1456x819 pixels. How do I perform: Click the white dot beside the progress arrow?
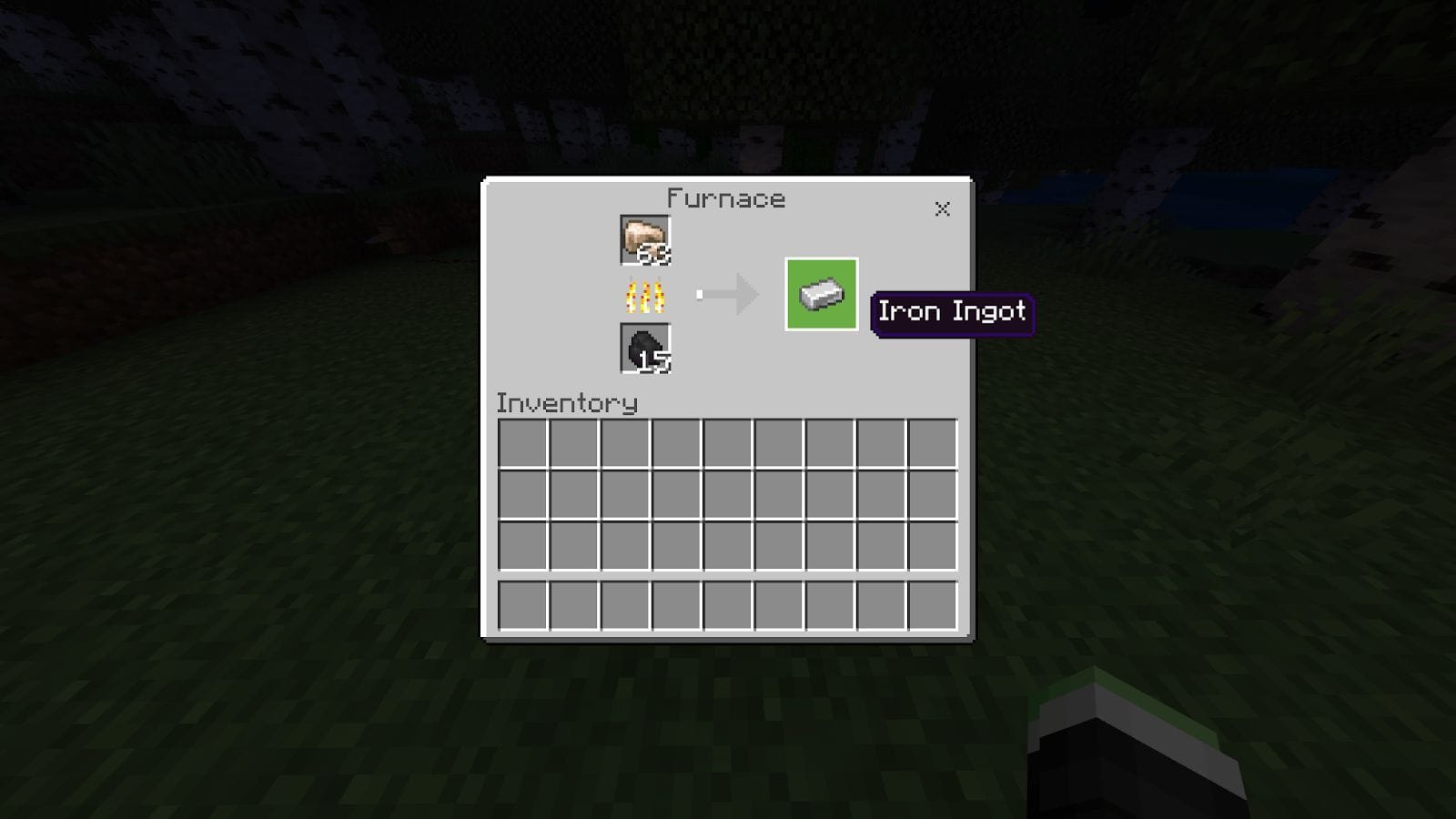coord(699,293)
